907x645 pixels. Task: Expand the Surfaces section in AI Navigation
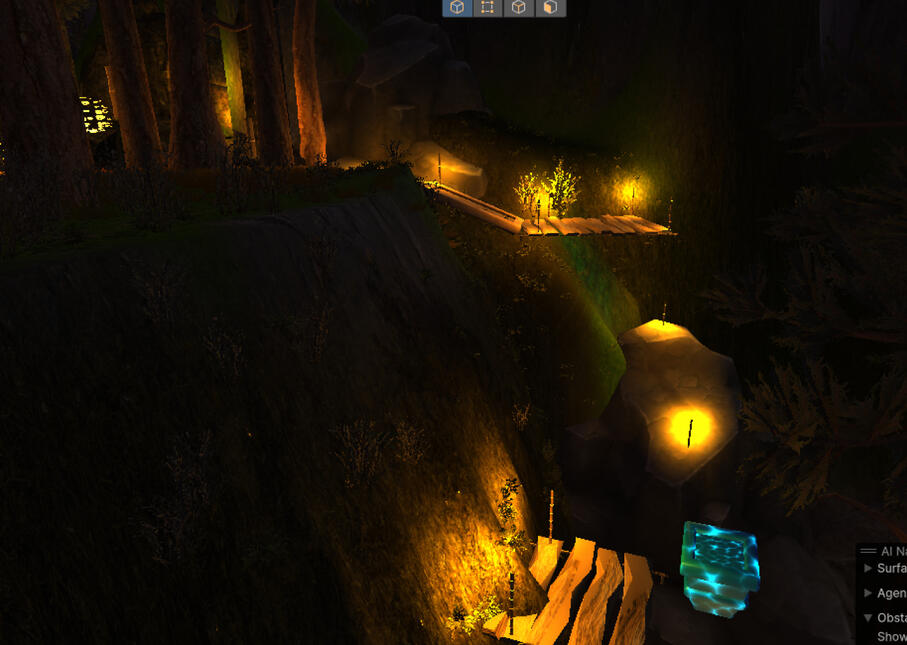(x=868, y=568)
